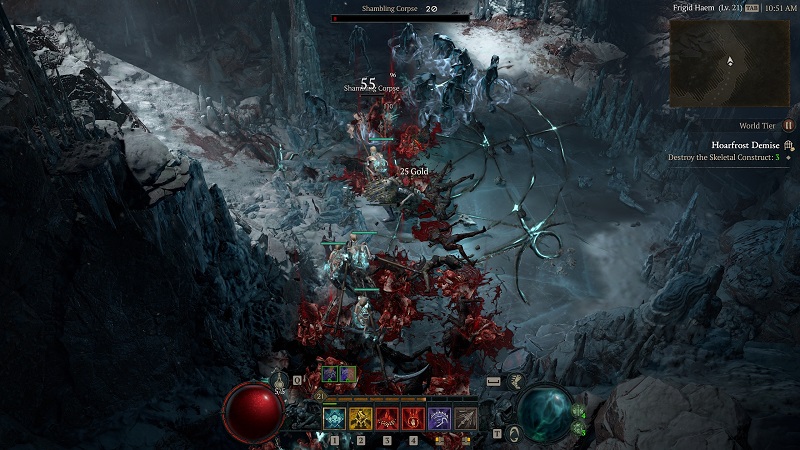The width and height of the screenshot is (800, 450).
Task: Cast the red spiked skill in slot 3
Action: click(387, 418)
